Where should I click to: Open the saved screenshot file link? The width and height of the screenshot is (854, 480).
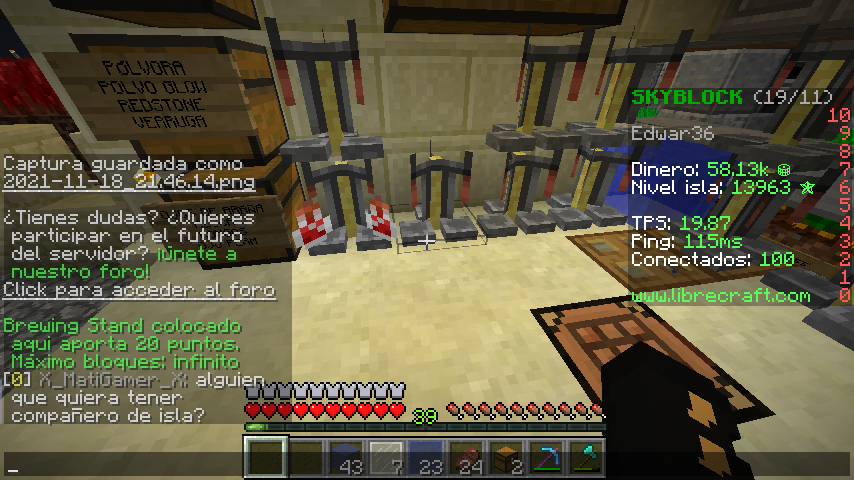128,183
